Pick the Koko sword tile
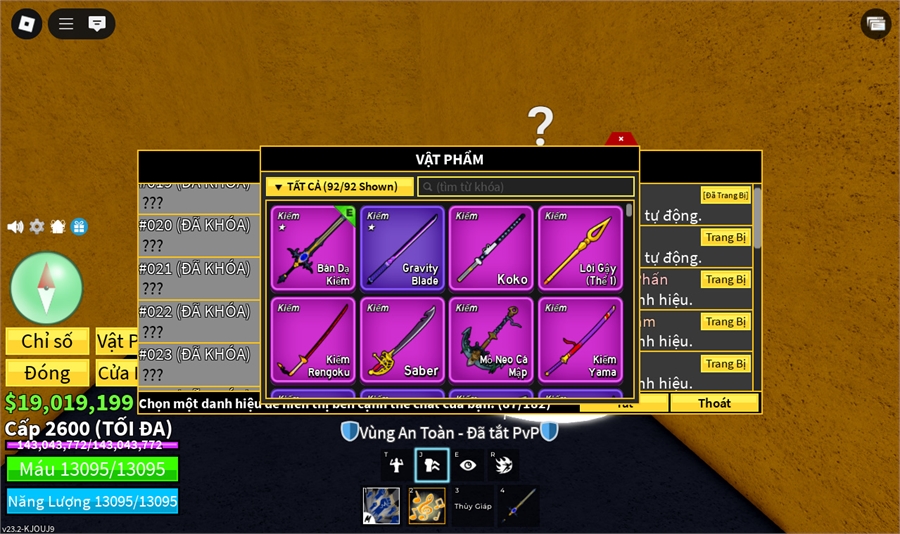The width and height of the screenshot is (900, 534). pyautogui.click(x=491, y=248)
